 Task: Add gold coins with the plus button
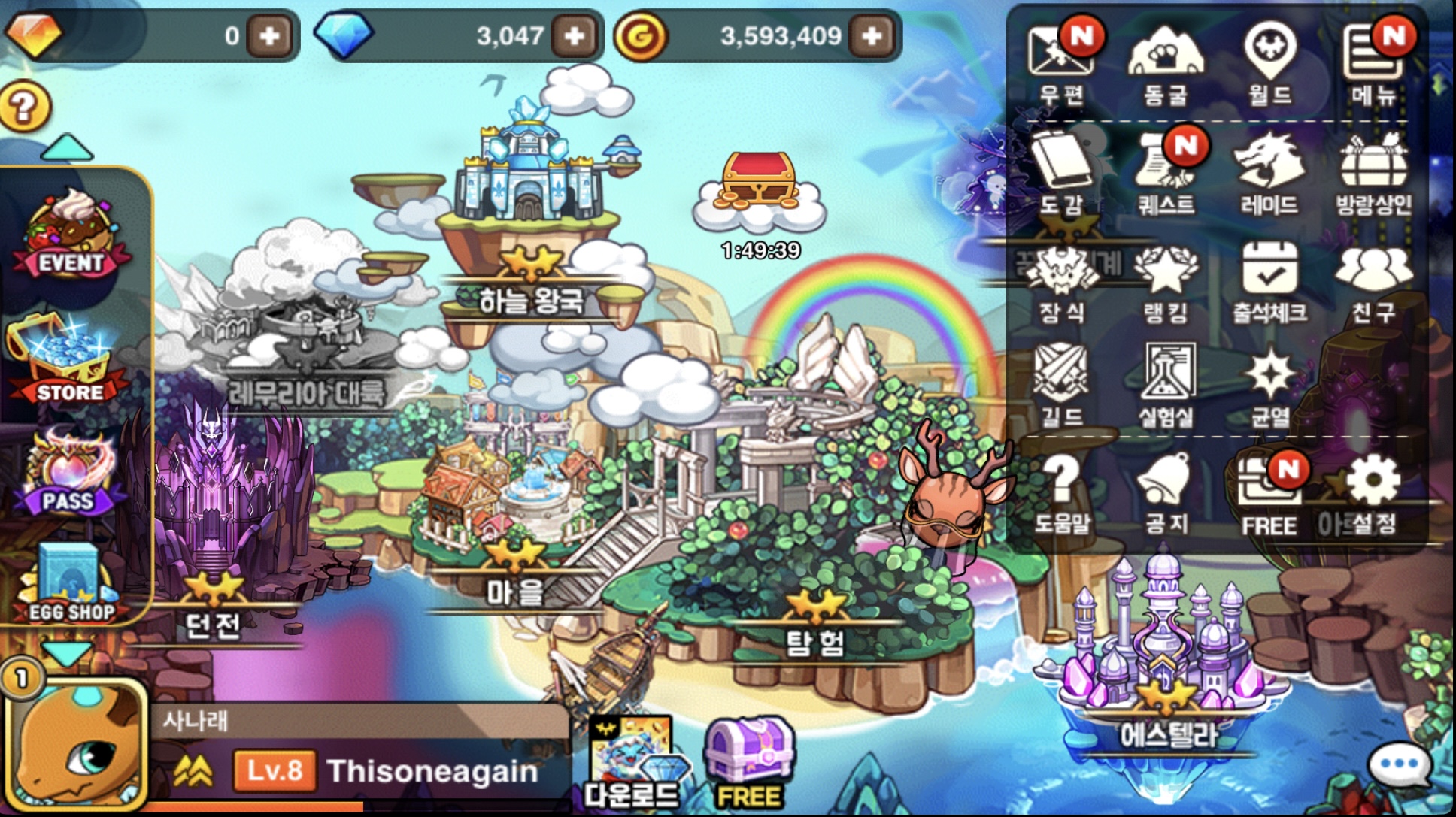[872, 35]
